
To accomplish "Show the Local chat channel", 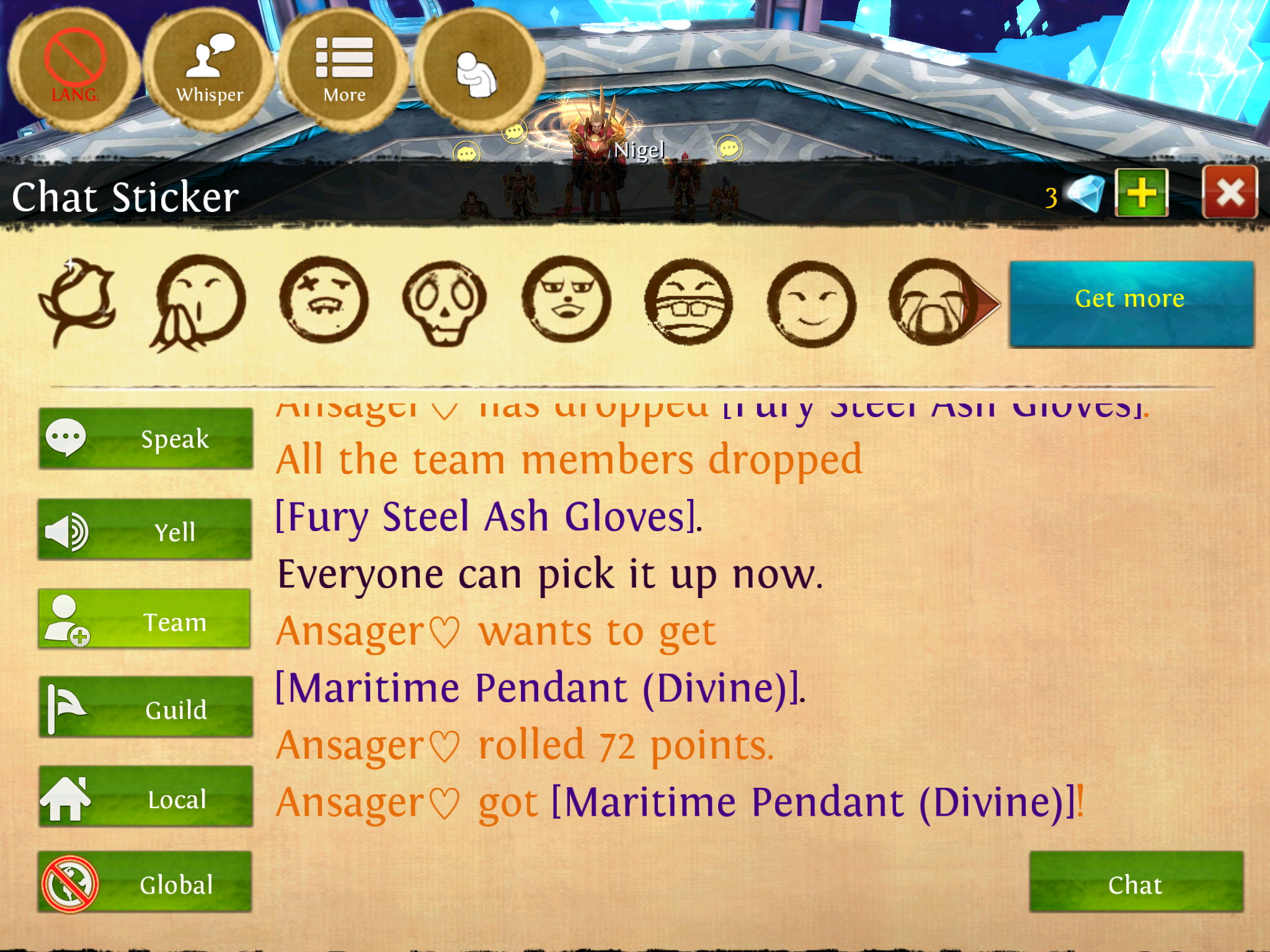I will [x=146, y=798].
